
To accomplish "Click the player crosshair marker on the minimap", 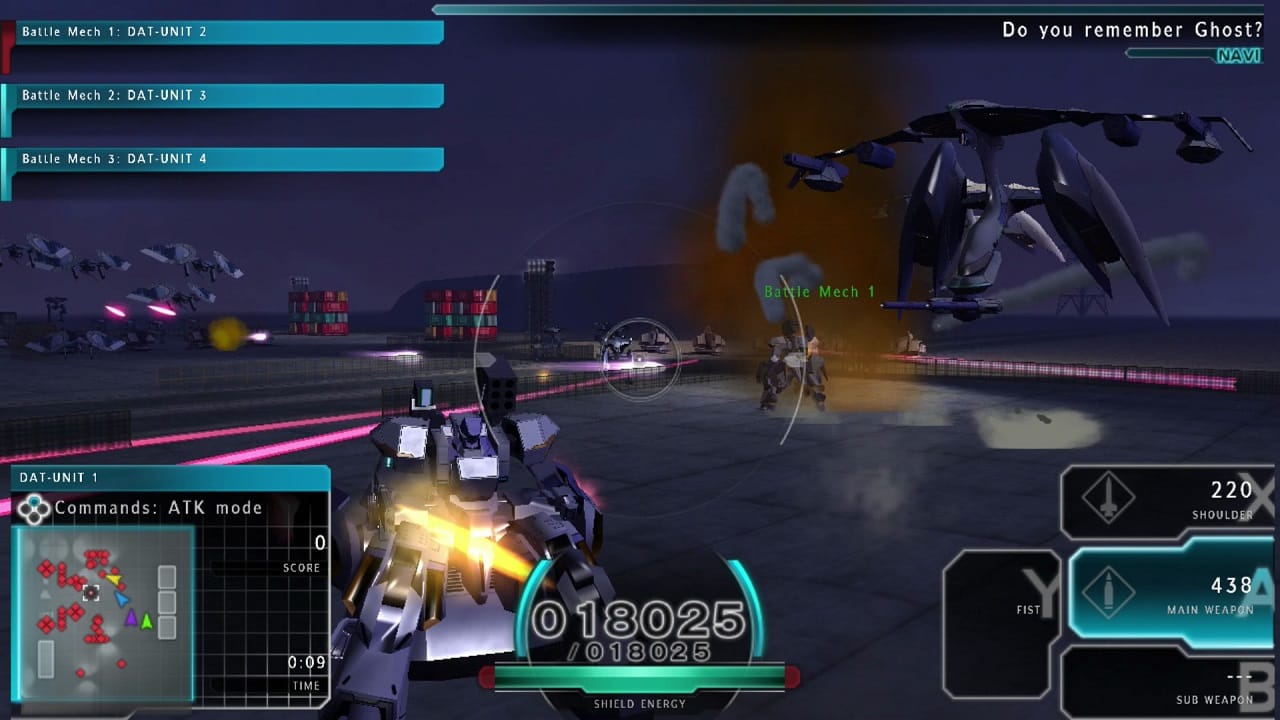I will point(93,593).
